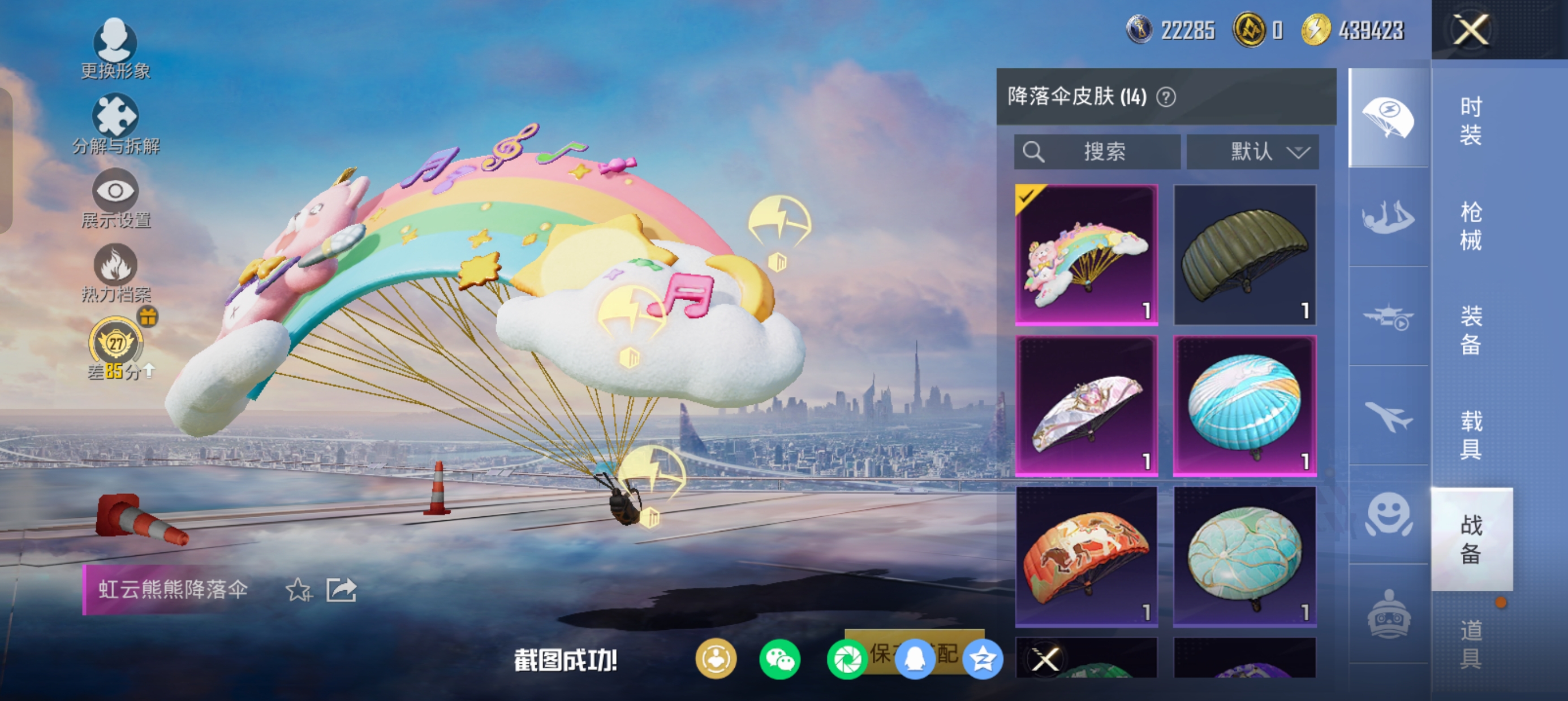The width and height of the screenshot is (1568, 701).
Task: Select the olive green default parachute
Action: [x=1245, y=254]
